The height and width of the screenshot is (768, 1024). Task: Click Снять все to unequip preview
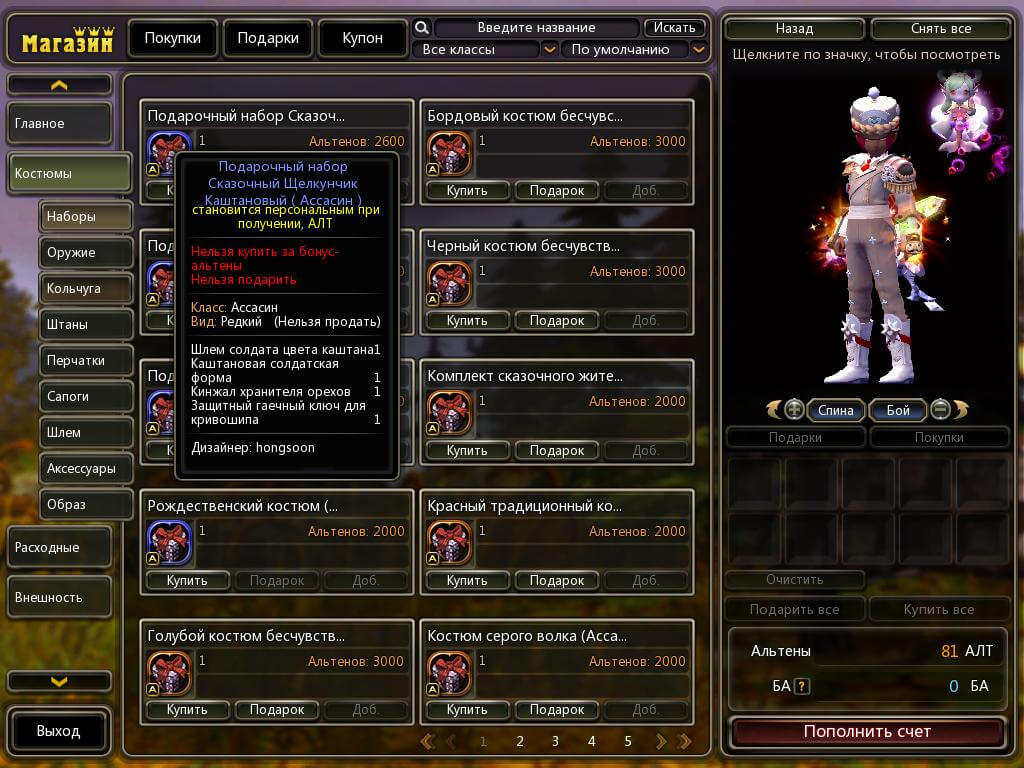click(941, 29)
